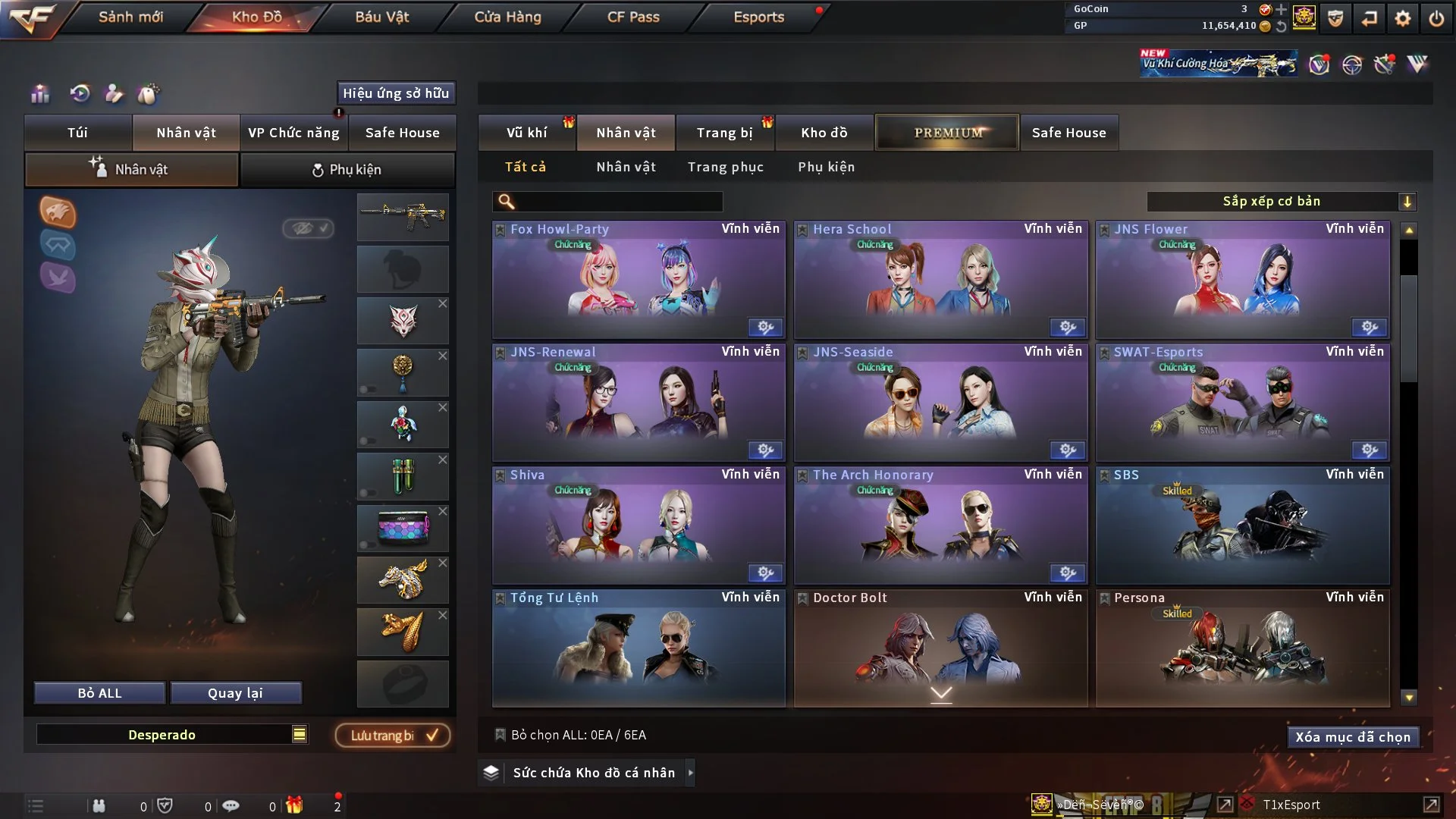
Task: Pick the Doctor Bolt character card
Action: click(x=940, y=648)
